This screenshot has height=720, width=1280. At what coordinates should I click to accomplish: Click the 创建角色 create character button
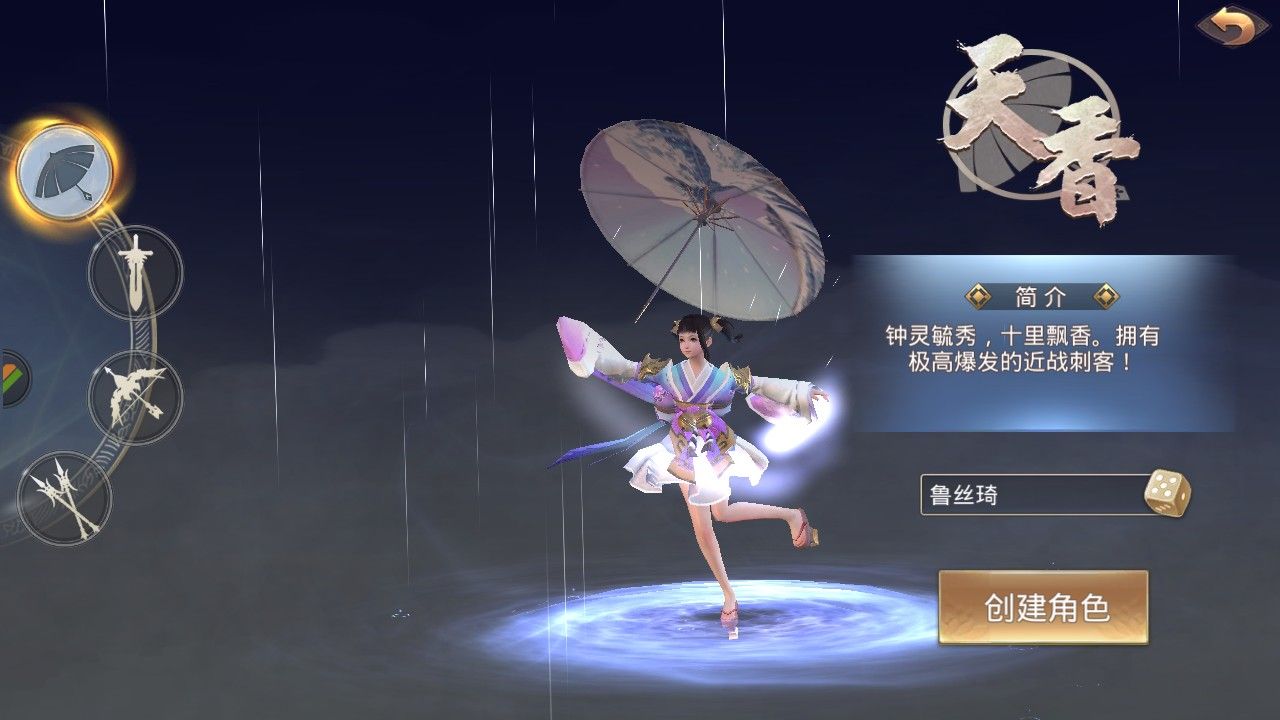1043,607
